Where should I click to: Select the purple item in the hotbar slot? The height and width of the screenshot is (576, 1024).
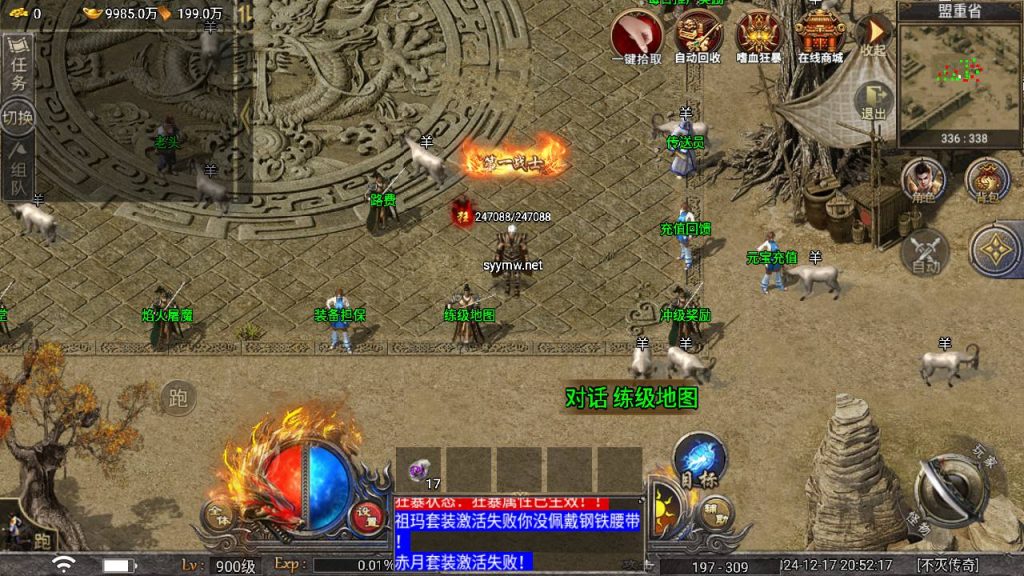pyautogui.click(x=419, y=468)
